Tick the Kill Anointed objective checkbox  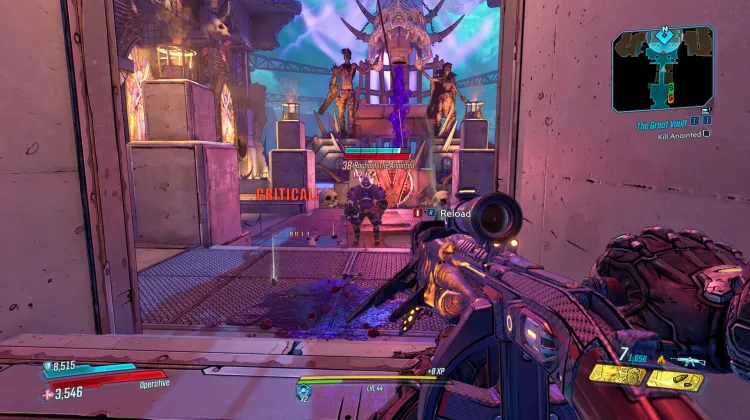pyautogui.click(x=707, y=133)
